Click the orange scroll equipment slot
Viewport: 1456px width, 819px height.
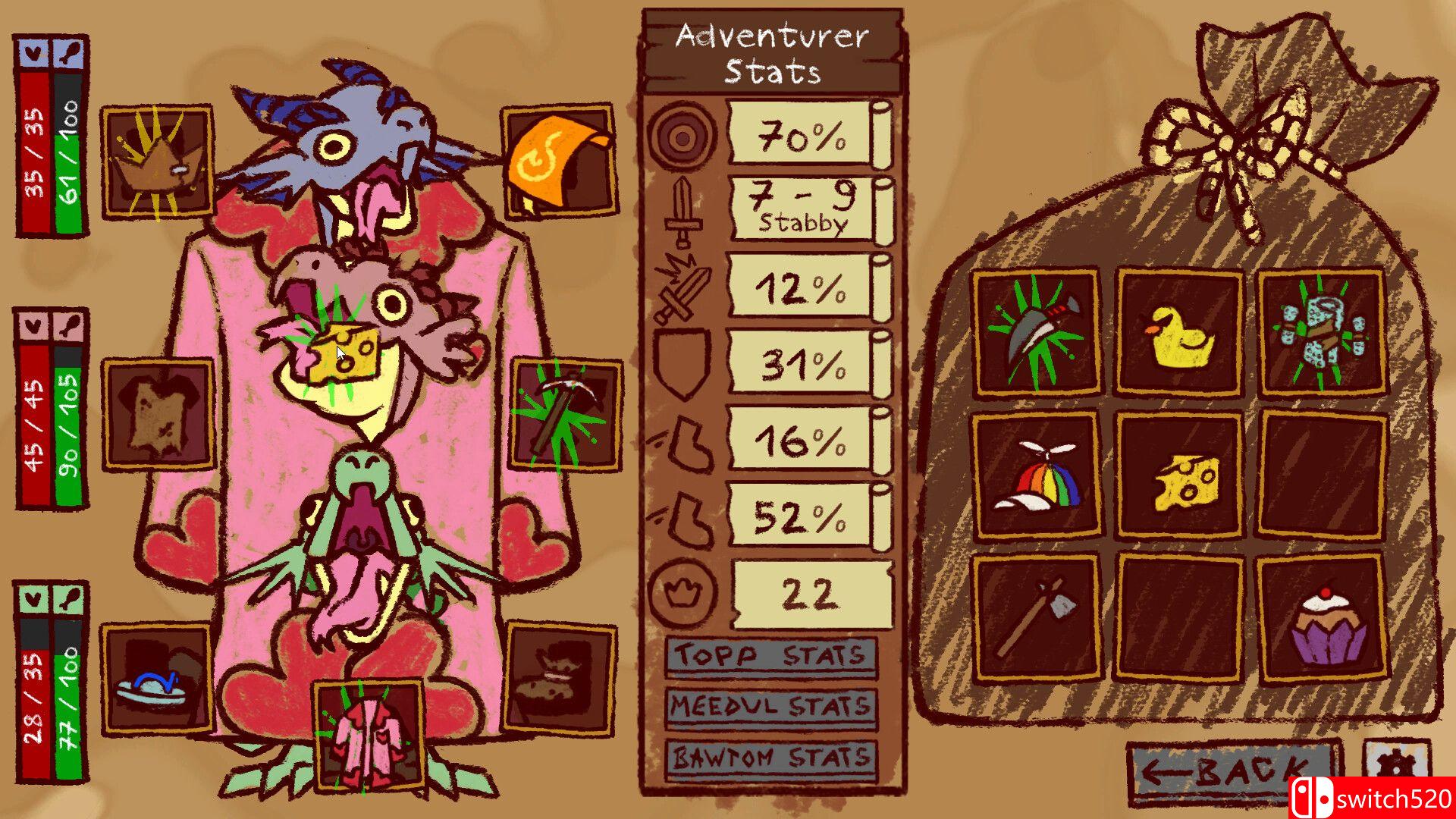(x=561, y=161)
